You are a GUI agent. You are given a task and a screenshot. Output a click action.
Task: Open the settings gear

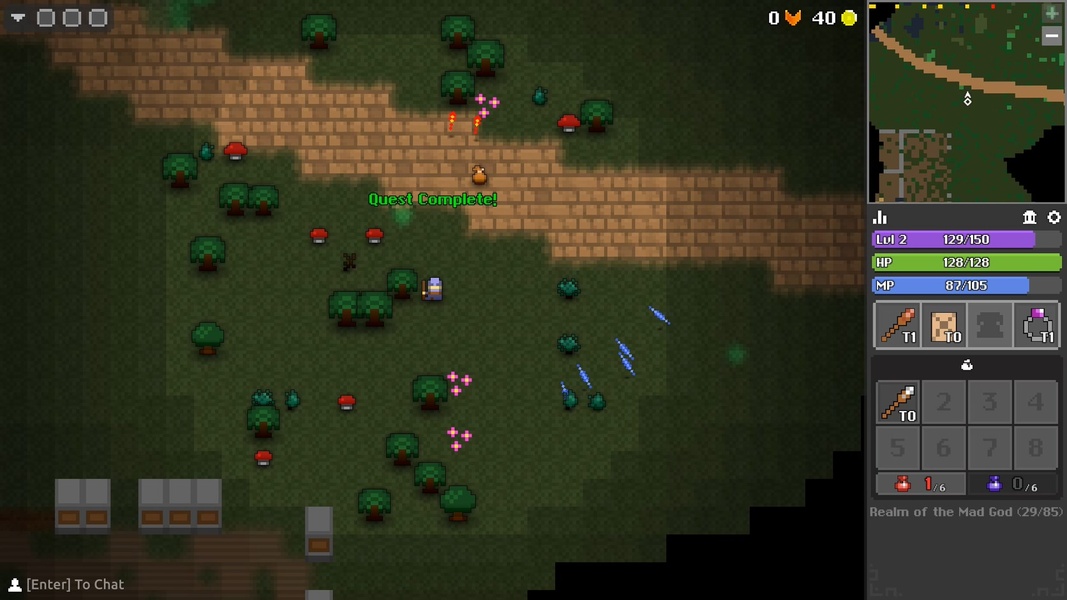point(1053,217)
